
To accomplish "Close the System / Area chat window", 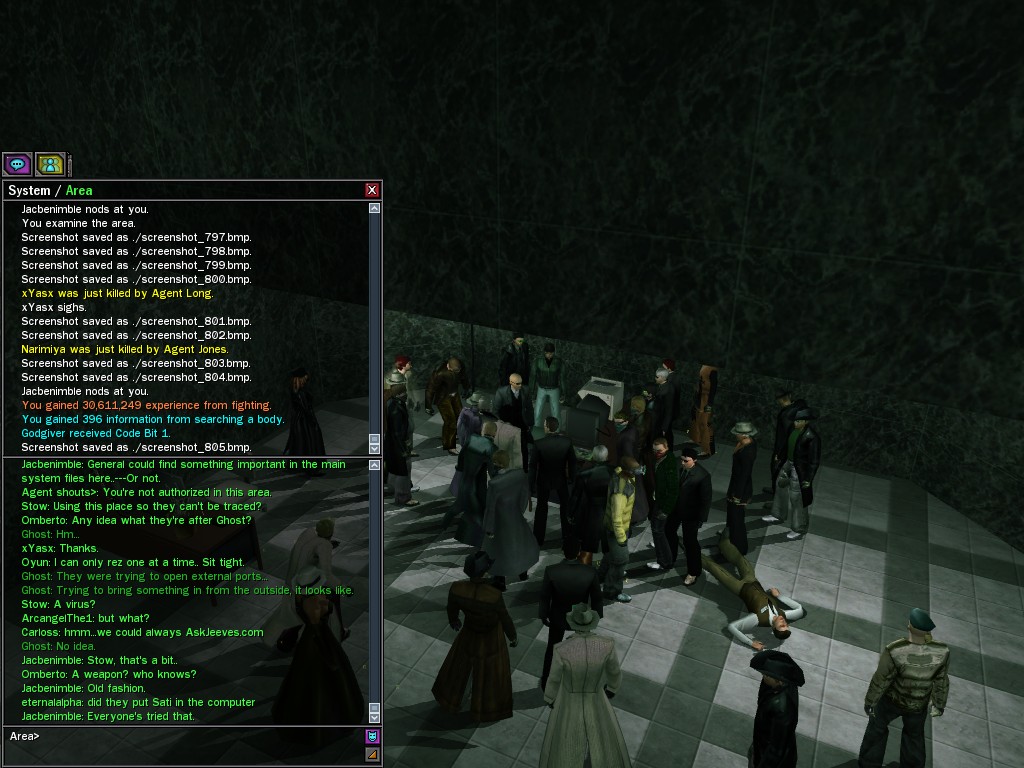I will (372, 190).
